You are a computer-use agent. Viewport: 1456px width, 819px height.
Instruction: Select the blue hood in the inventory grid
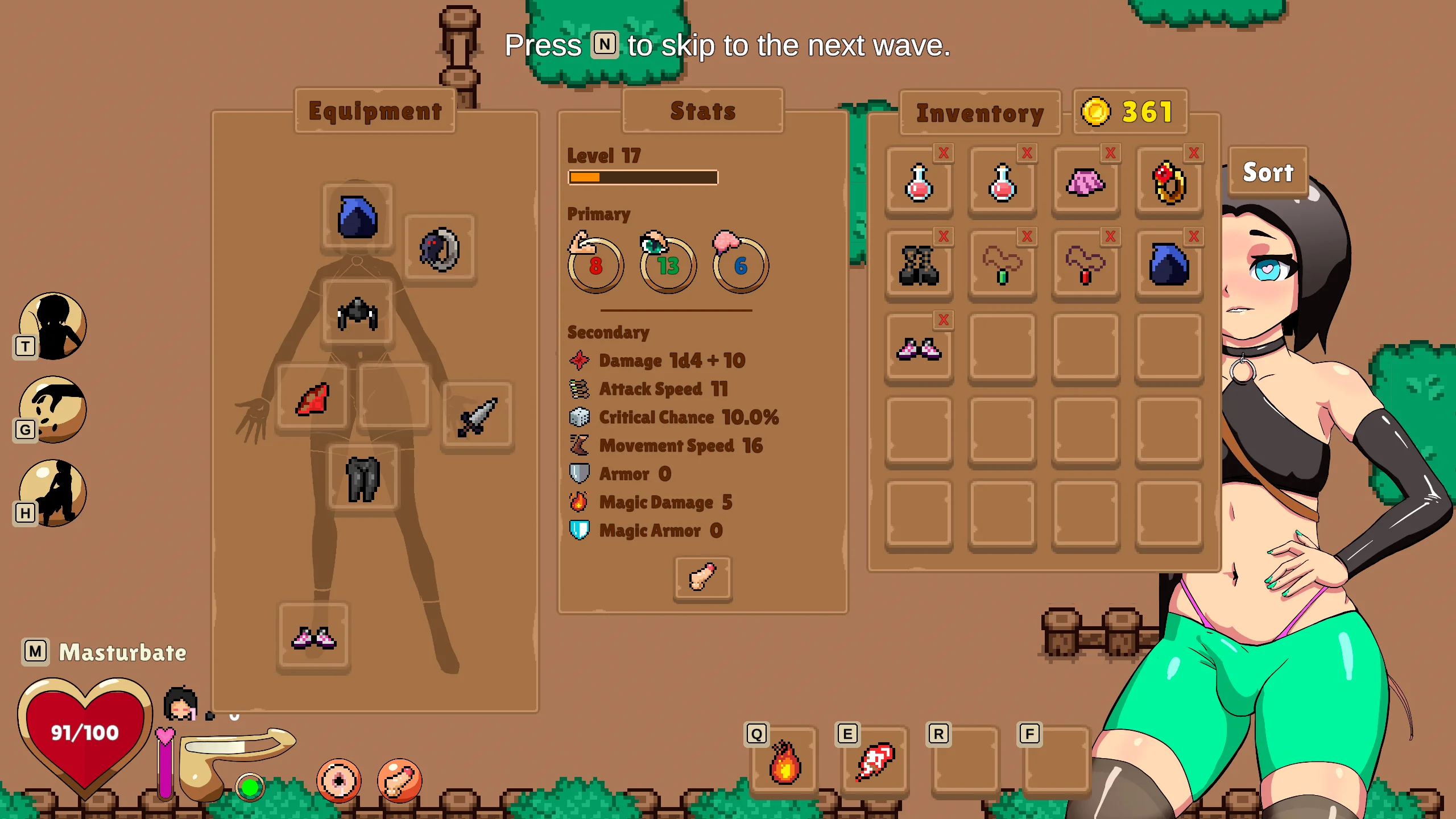click(1169, 266)
